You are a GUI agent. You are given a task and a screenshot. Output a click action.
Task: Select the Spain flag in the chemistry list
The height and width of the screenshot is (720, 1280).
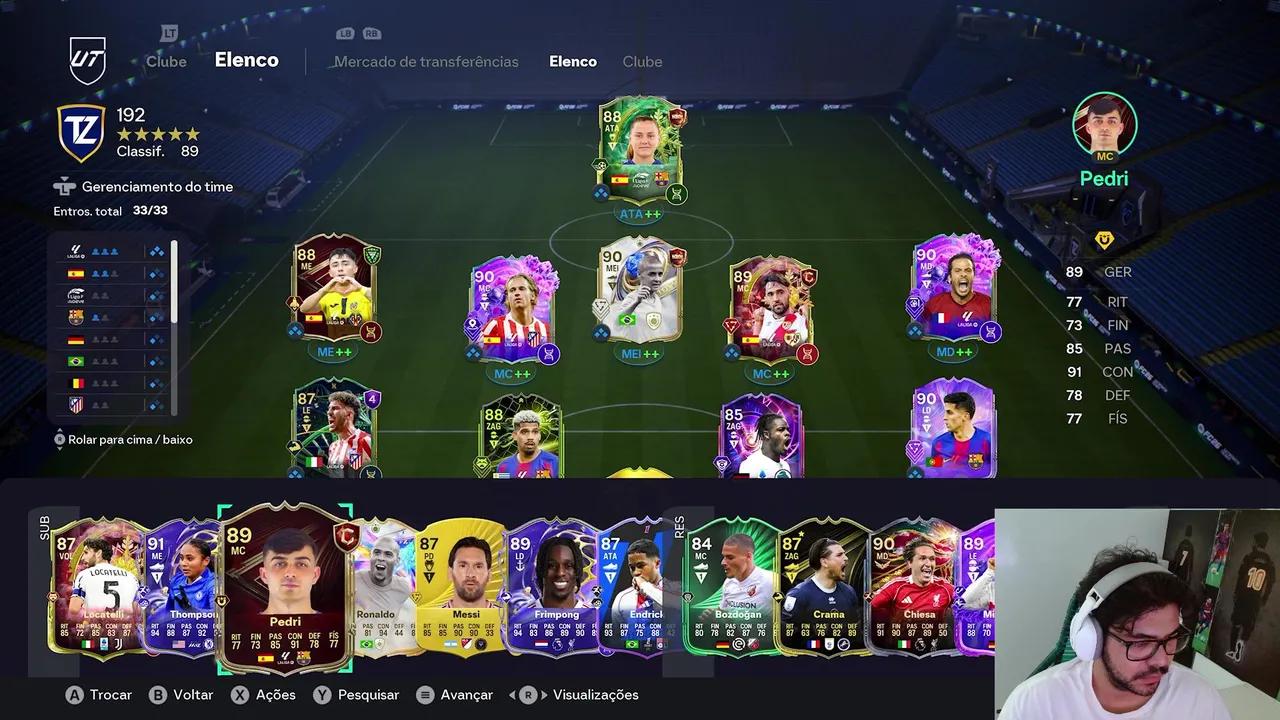point(76,273)
